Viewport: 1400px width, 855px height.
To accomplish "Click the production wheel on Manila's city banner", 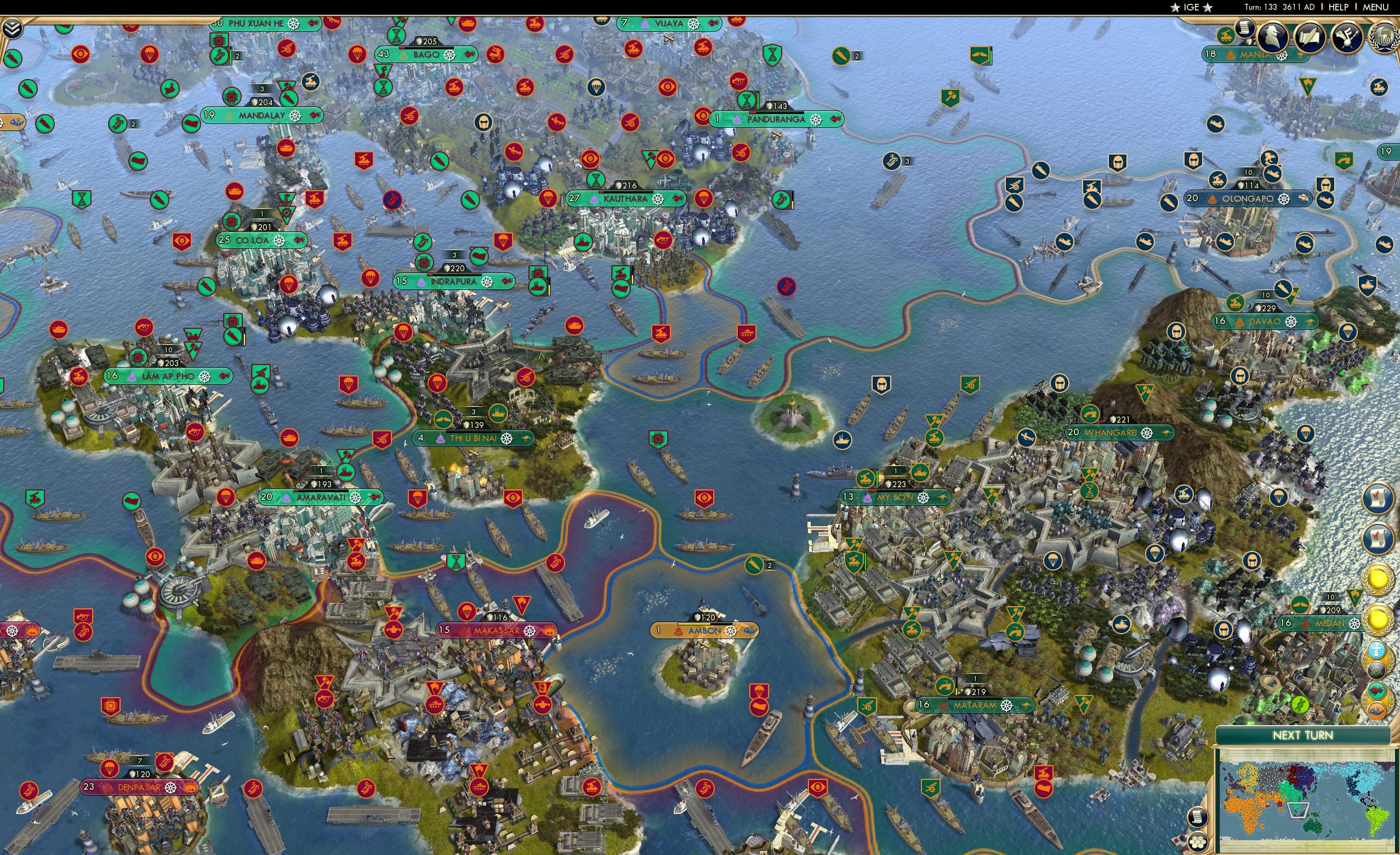I will click(x=1283, y=56).
